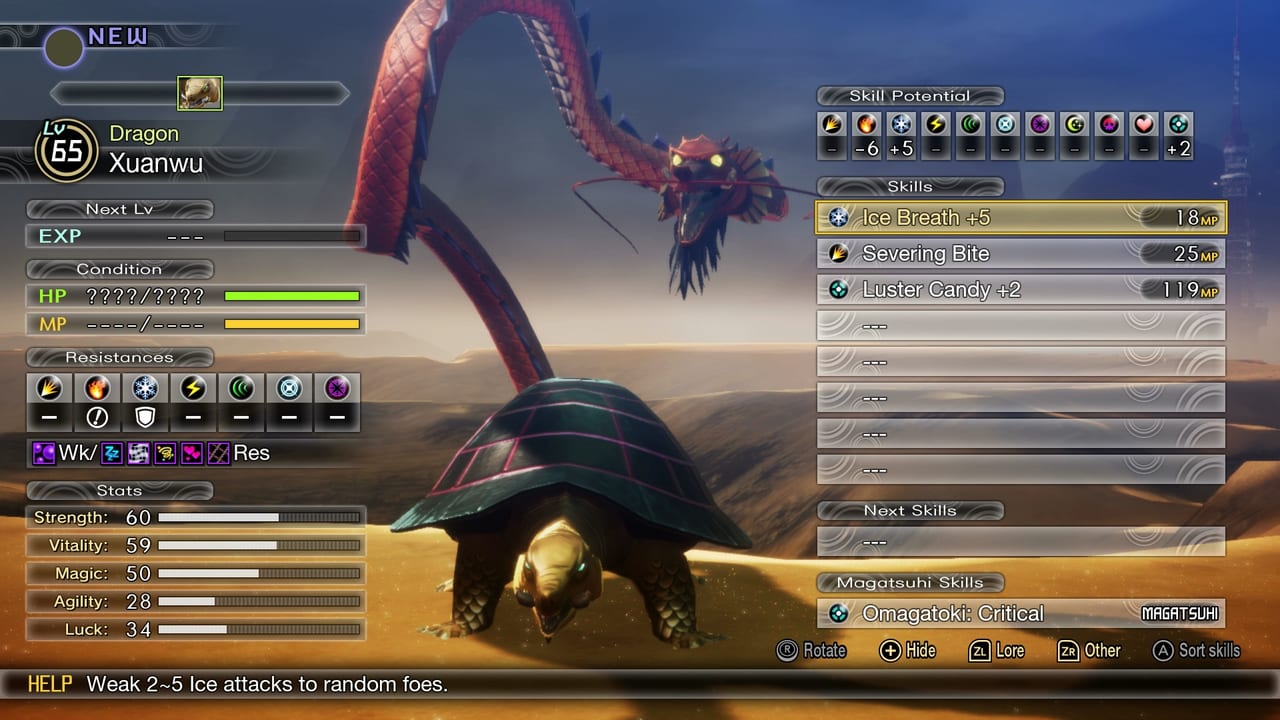Select the Physical resistance icon in Resistances
Image resolution: width=1280 pixels, height=720 pixels.
(48, 388)
